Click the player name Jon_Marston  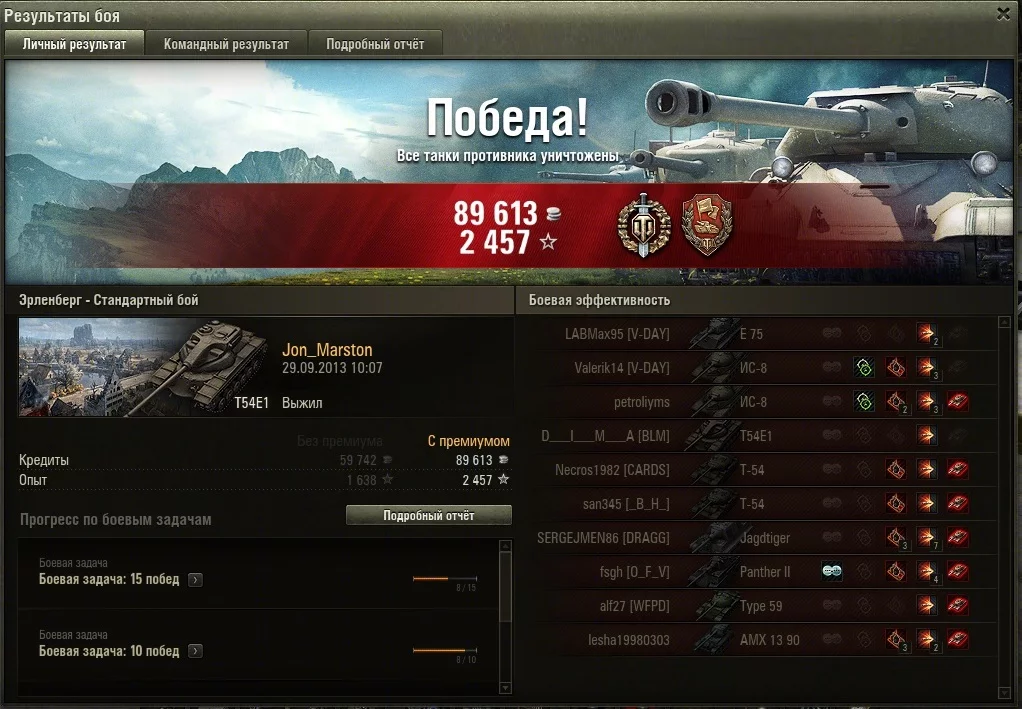tap(327, 350)
